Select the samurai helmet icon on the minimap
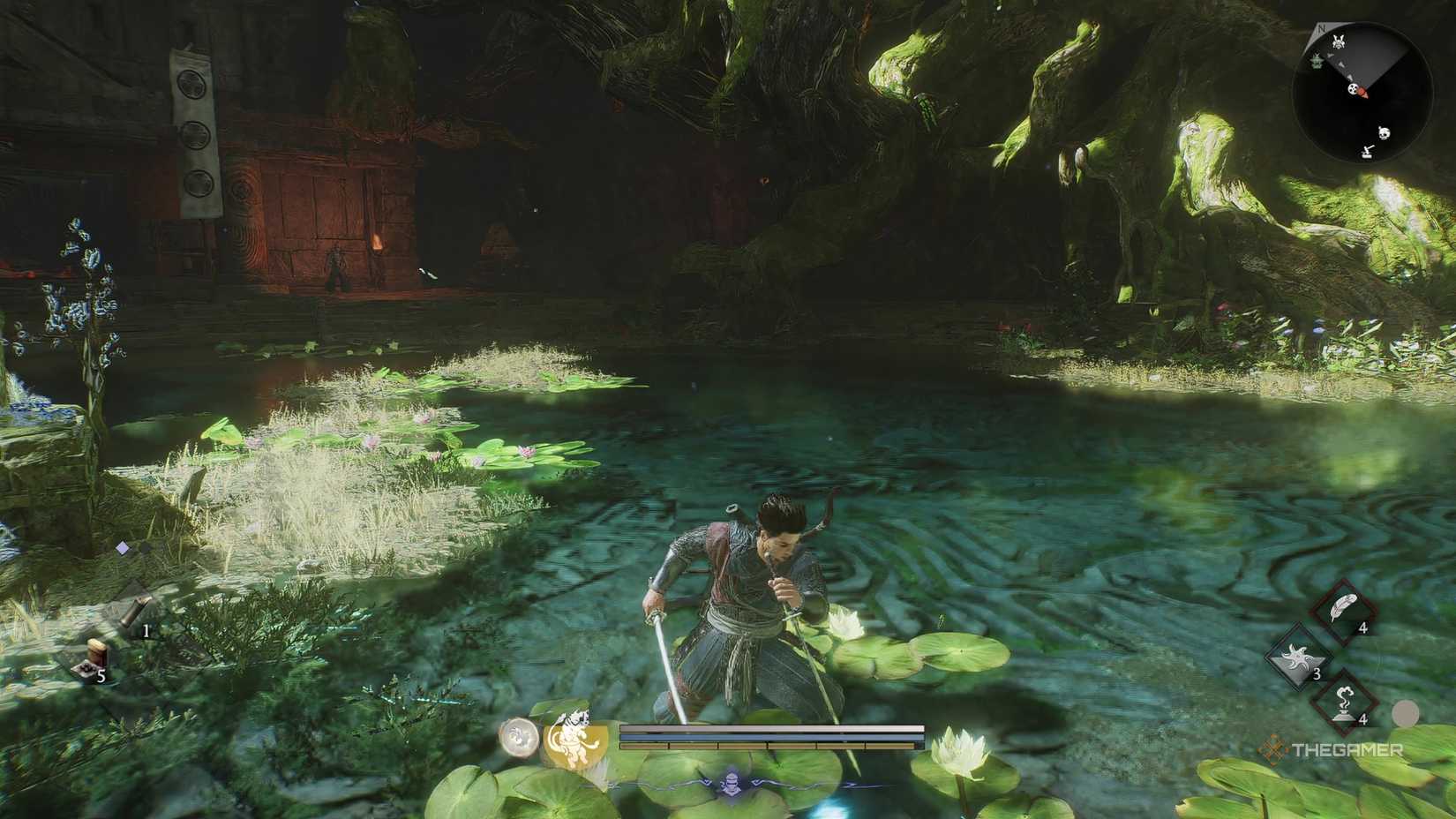The width and height of the screenshot is (1456, 819). (1339, 41)
